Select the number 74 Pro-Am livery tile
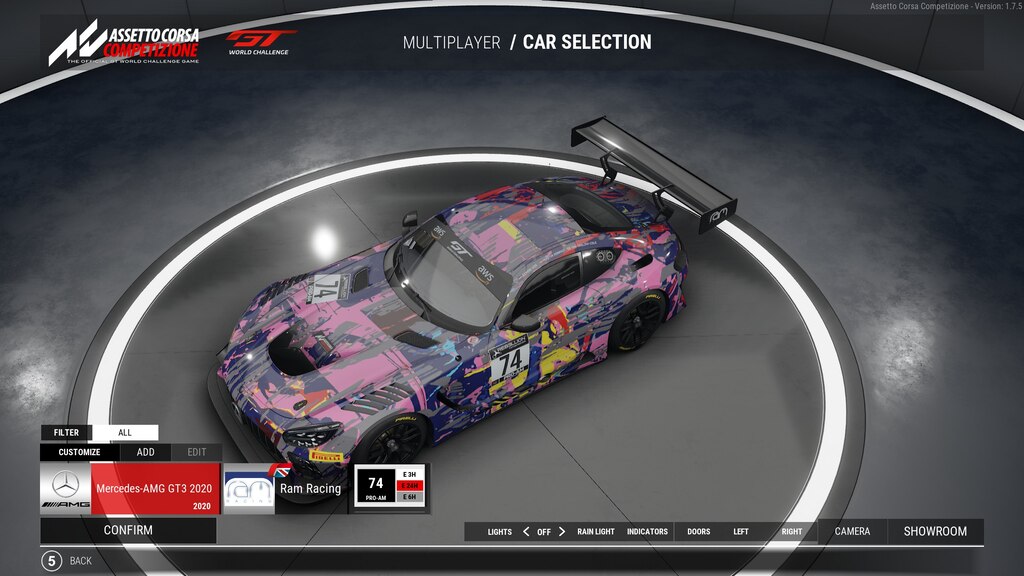The image size is (1024, 576). [390, 488]
